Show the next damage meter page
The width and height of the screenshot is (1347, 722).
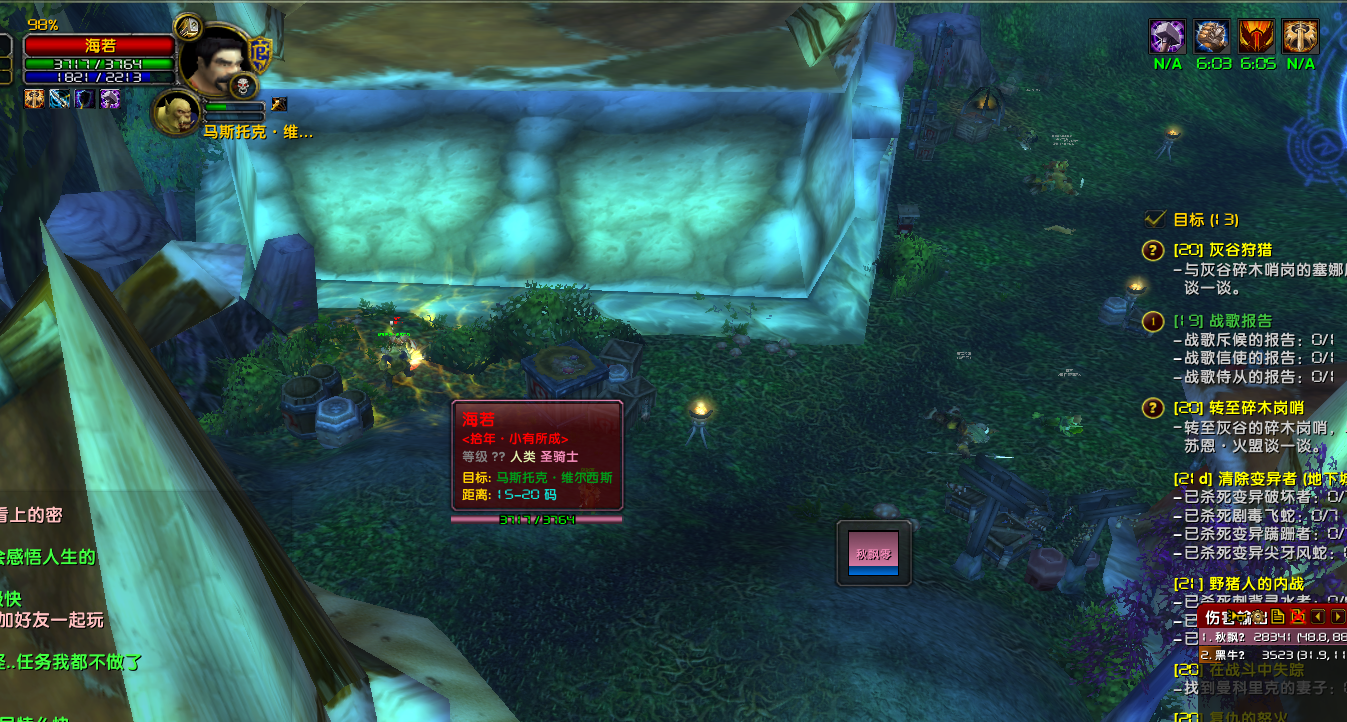click(1337, 617)
